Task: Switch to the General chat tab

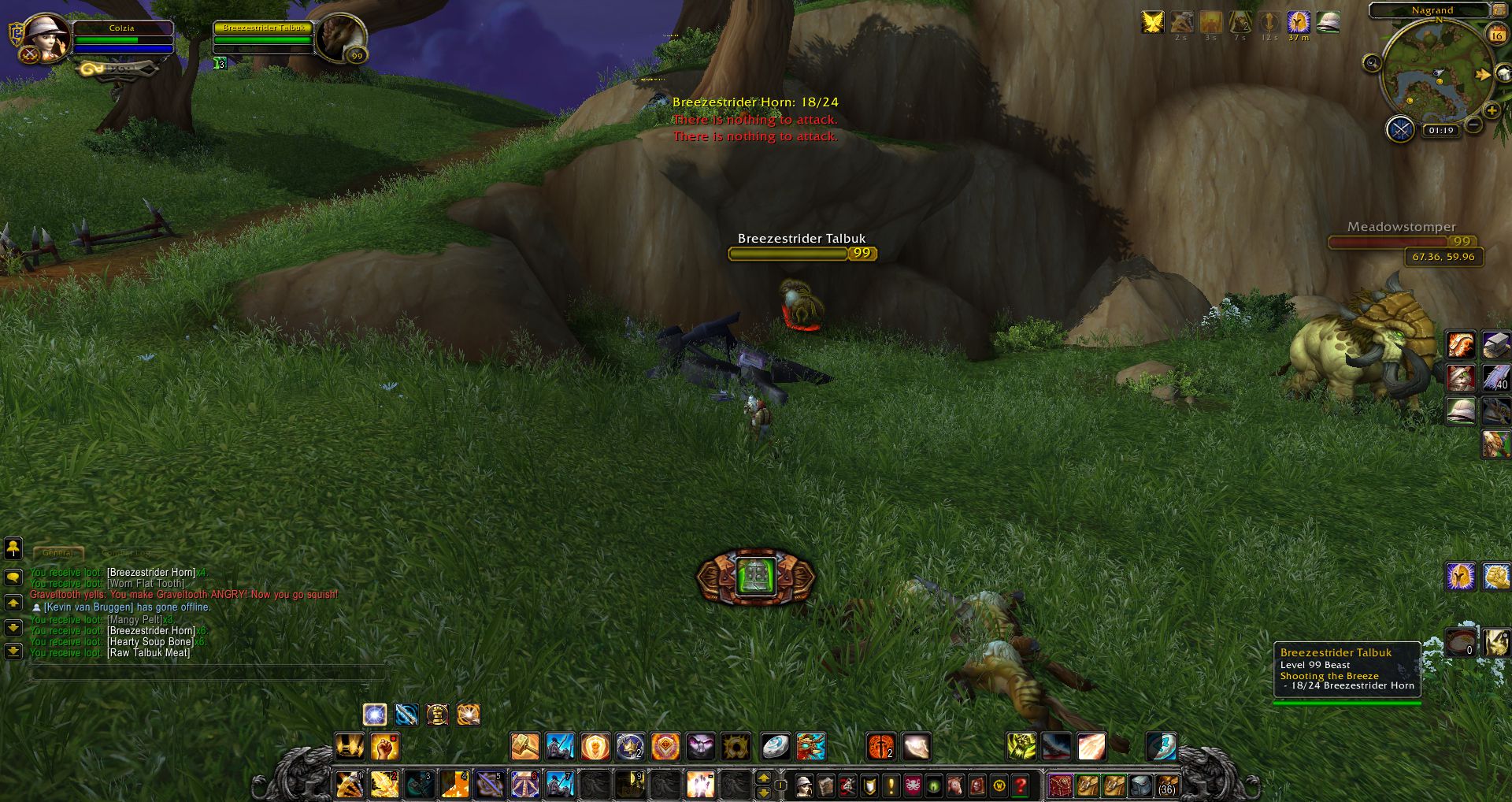Action: point(57,553)
